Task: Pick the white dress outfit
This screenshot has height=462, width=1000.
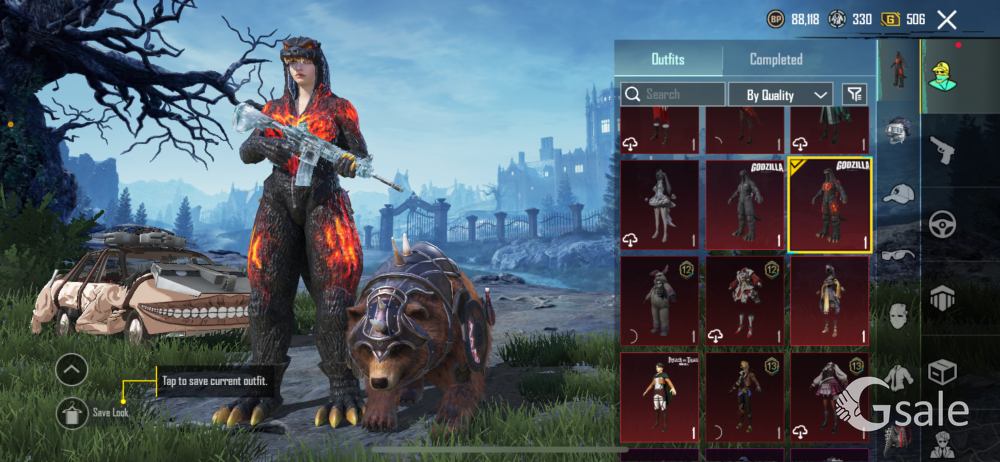Action: [659, 205]
